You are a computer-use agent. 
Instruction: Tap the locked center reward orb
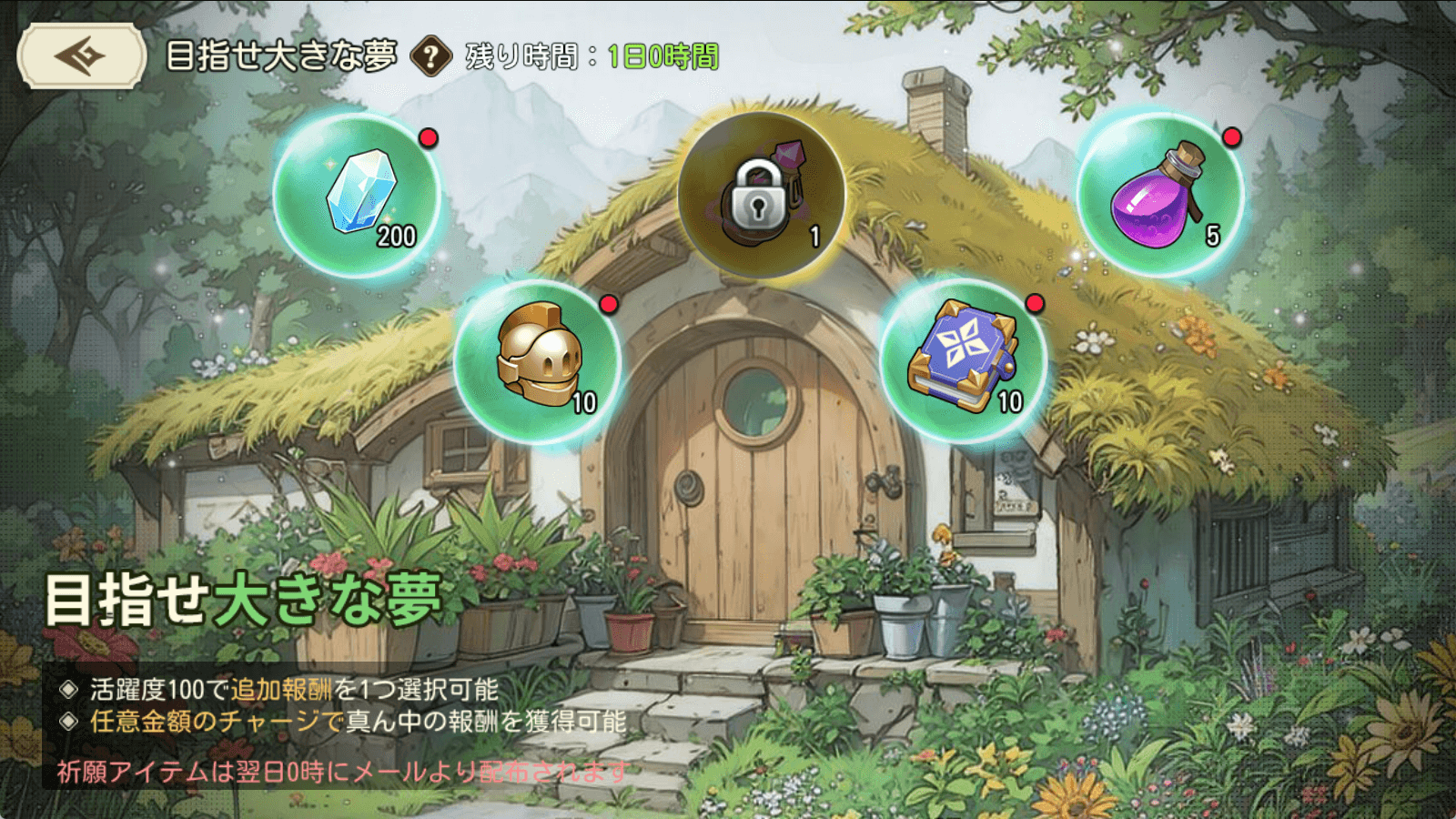tap(761, 195)
